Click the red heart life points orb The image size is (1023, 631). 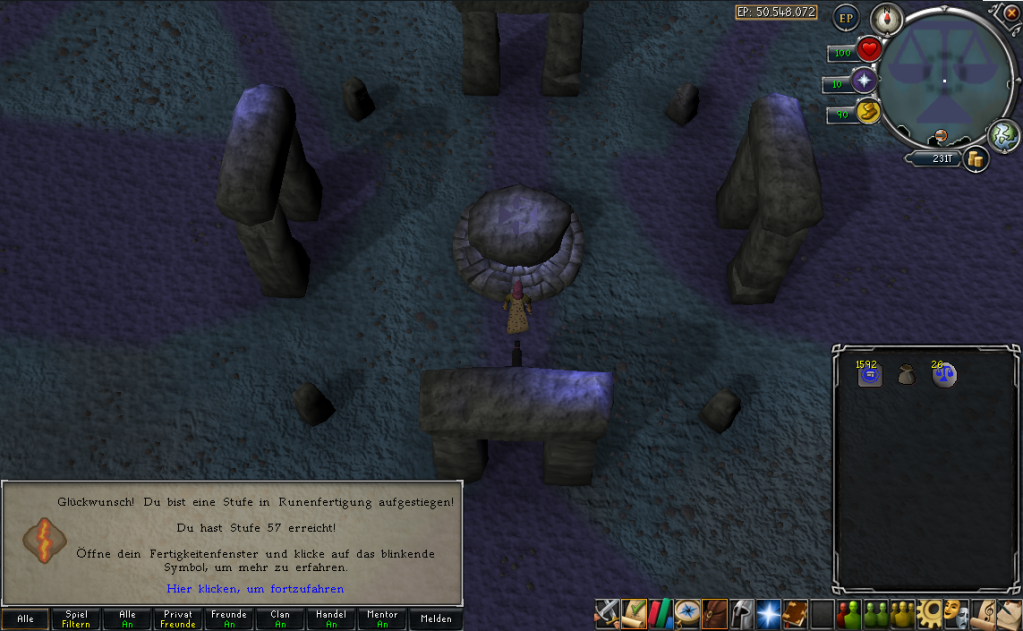coord(869,49)
